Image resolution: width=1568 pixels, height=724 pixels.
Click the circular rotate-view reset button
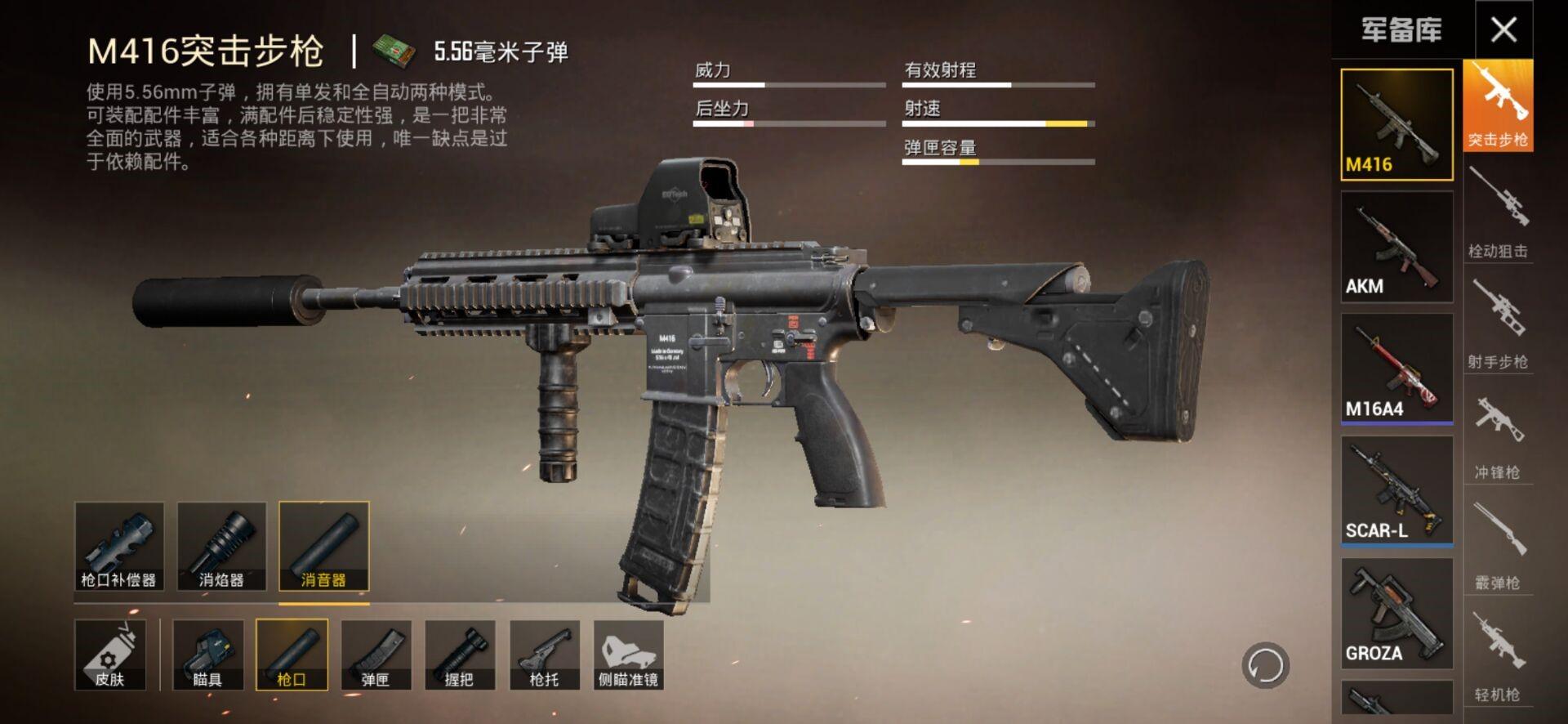[x=1265, y=665]
